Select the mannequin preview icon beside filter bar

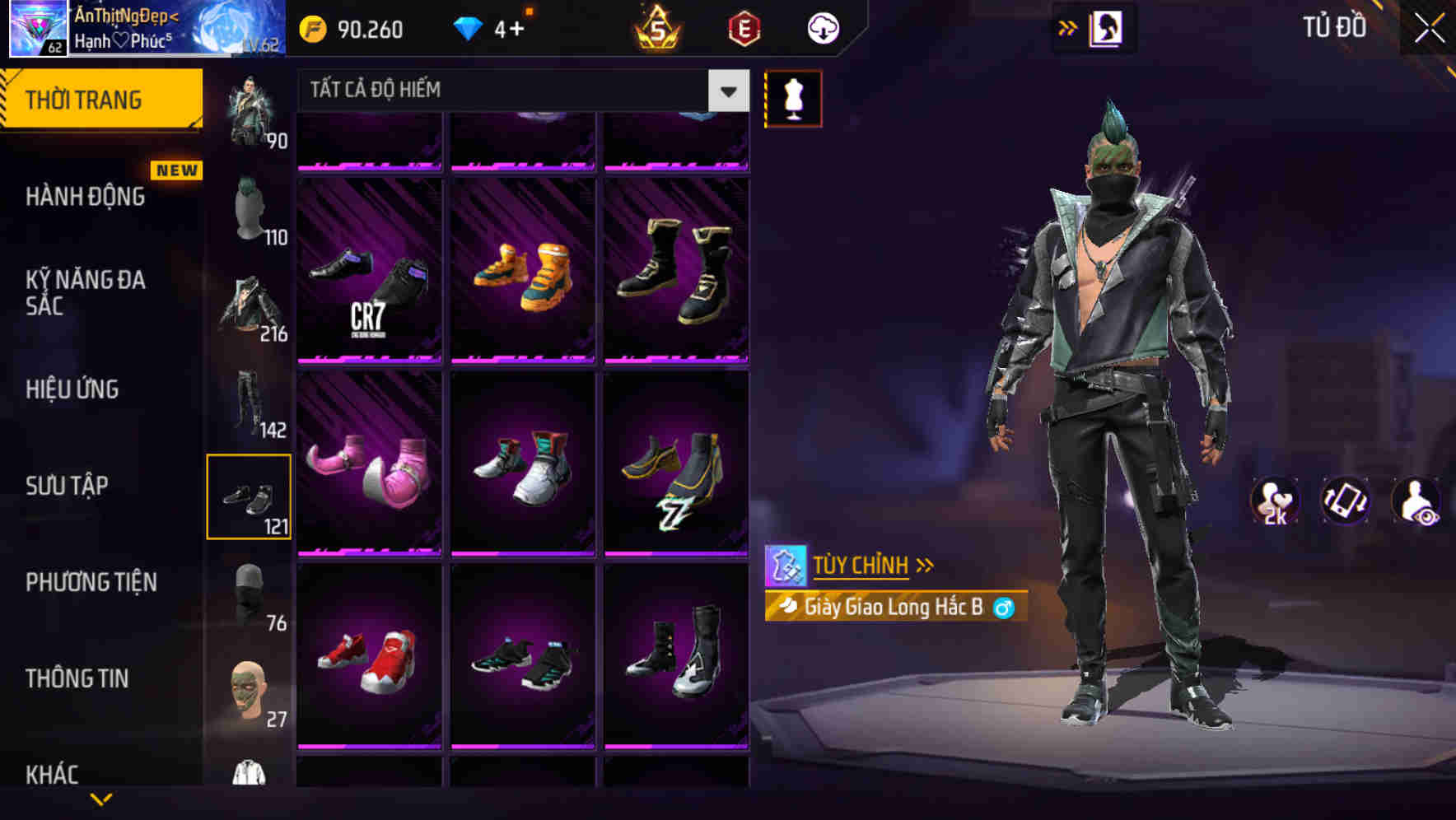[793, 97]
